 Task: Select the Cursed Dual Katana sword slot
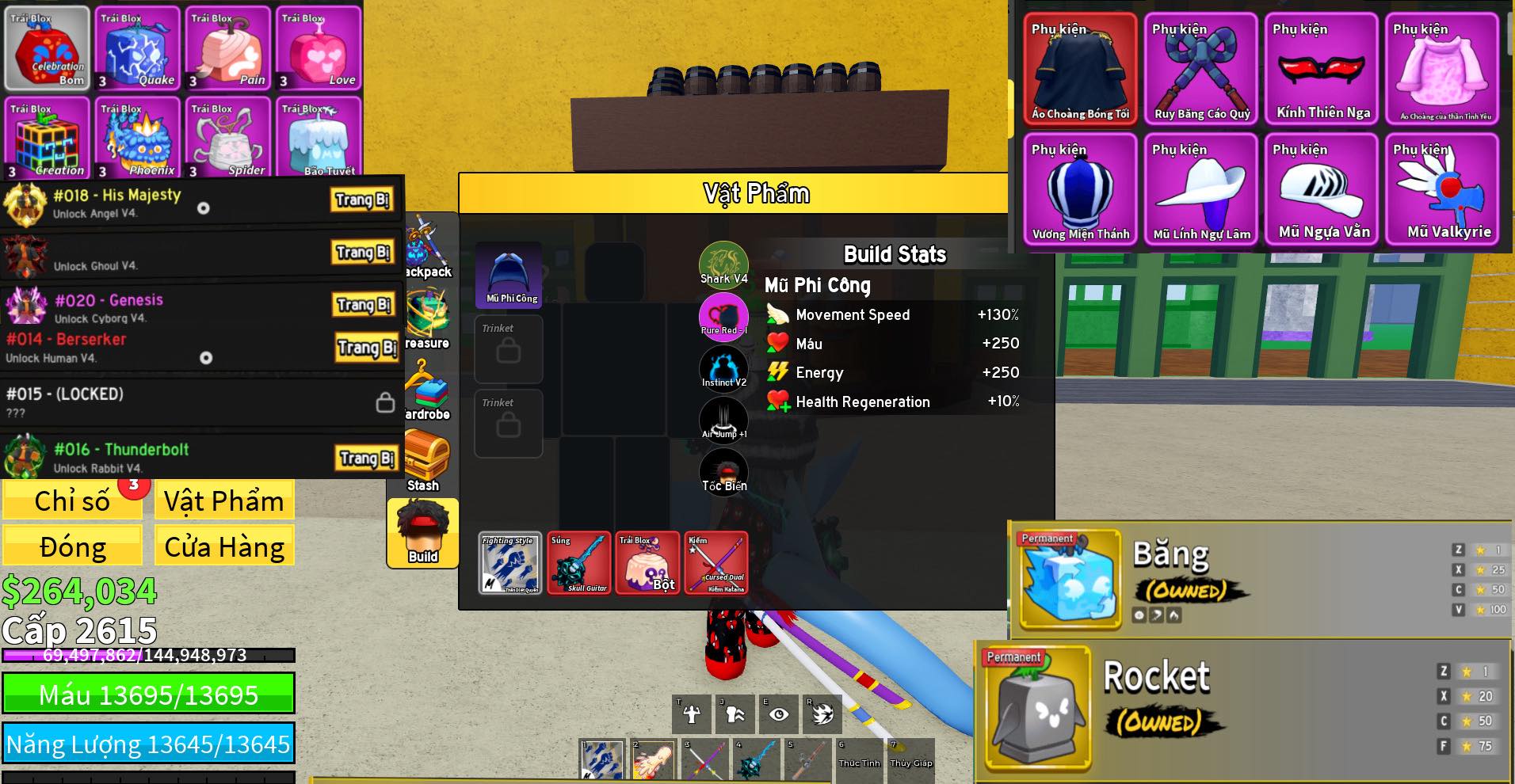[x=716, y=563]
